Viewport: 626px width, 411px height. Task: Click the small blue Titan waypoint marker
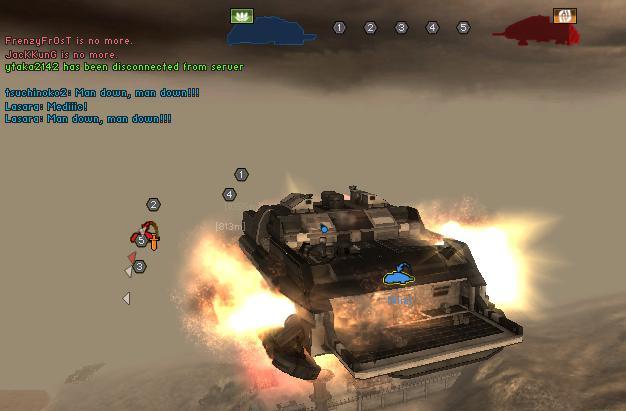click(398, 273)
